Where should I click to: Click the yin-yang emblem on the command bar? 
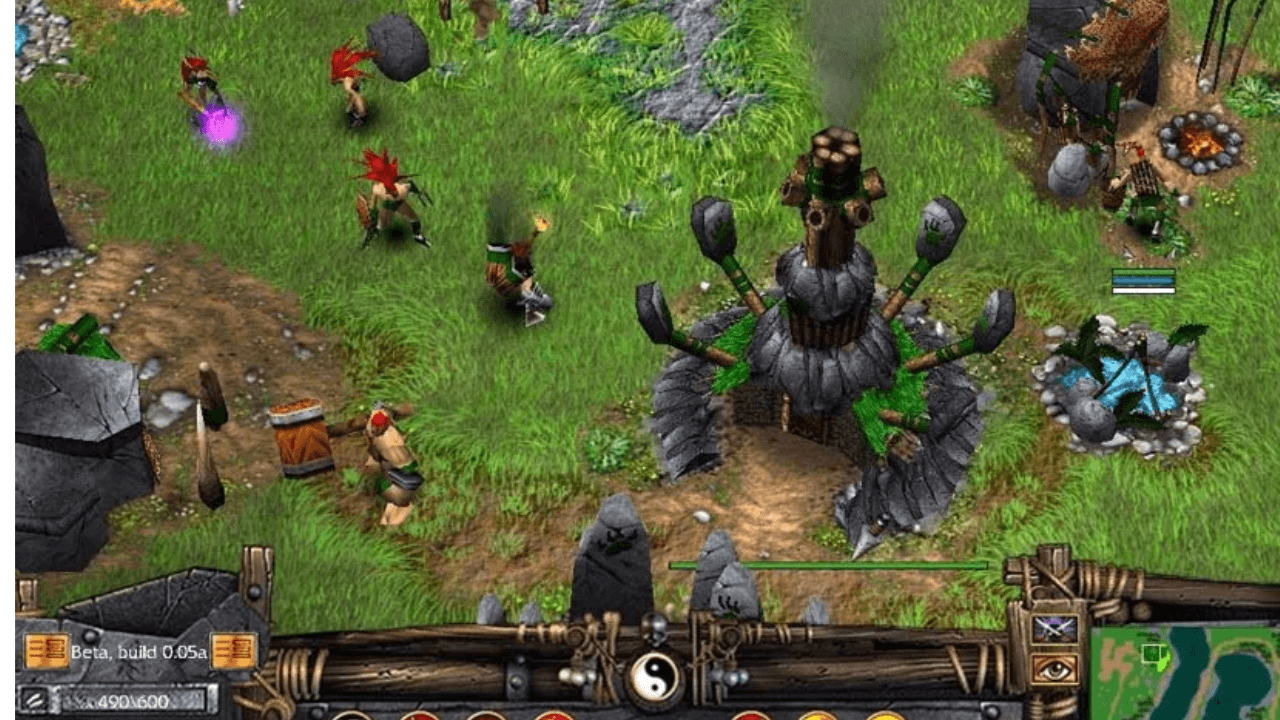[x=655, y=679]
